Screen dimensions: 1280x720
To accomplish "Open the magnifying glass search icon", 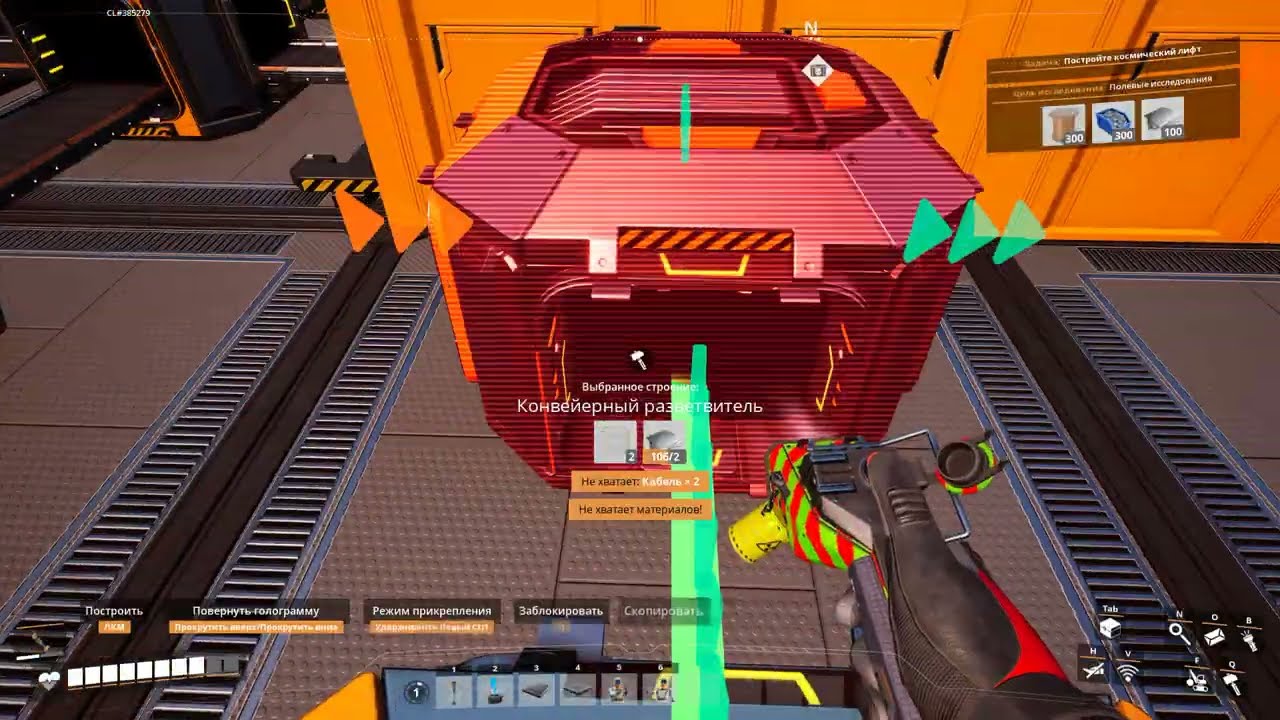I will pos(1180,633).
